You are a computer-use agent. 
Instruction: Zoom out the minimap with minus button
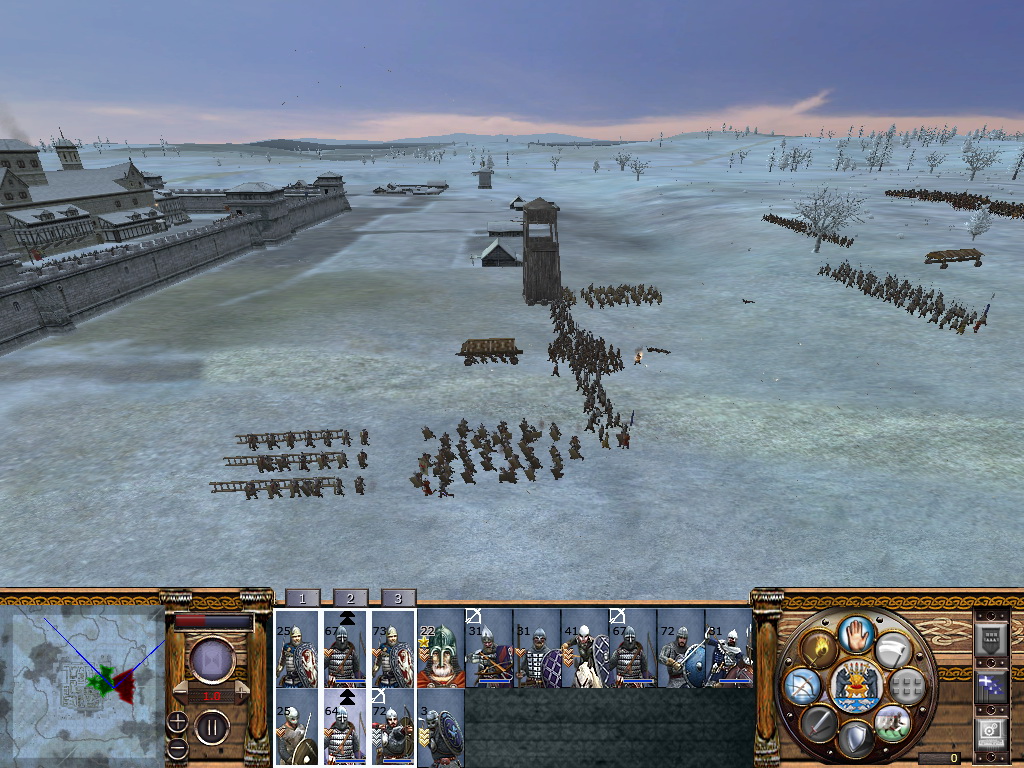click(x=177, y=747)
